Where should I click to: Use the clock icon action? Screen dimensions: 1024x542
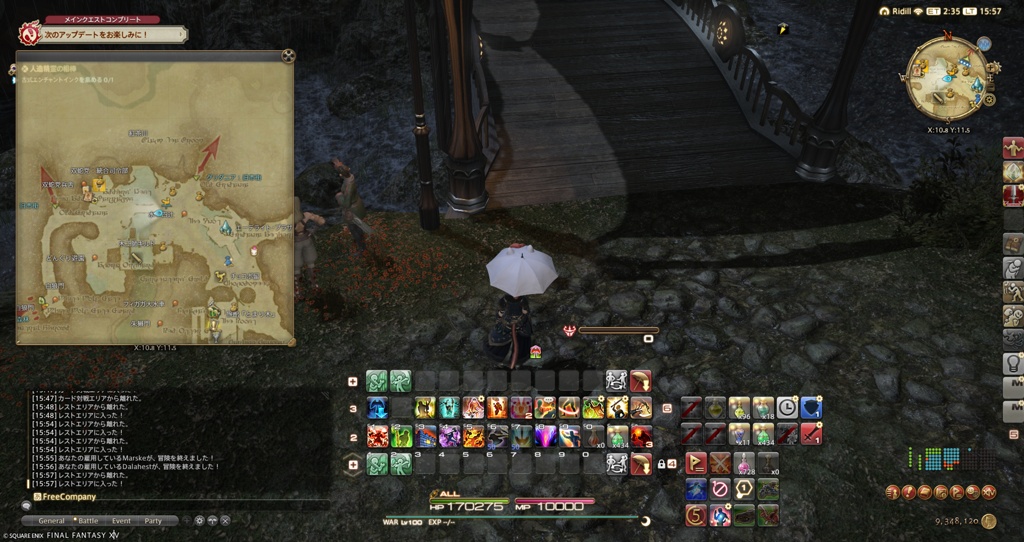click(x=787, y=408)
